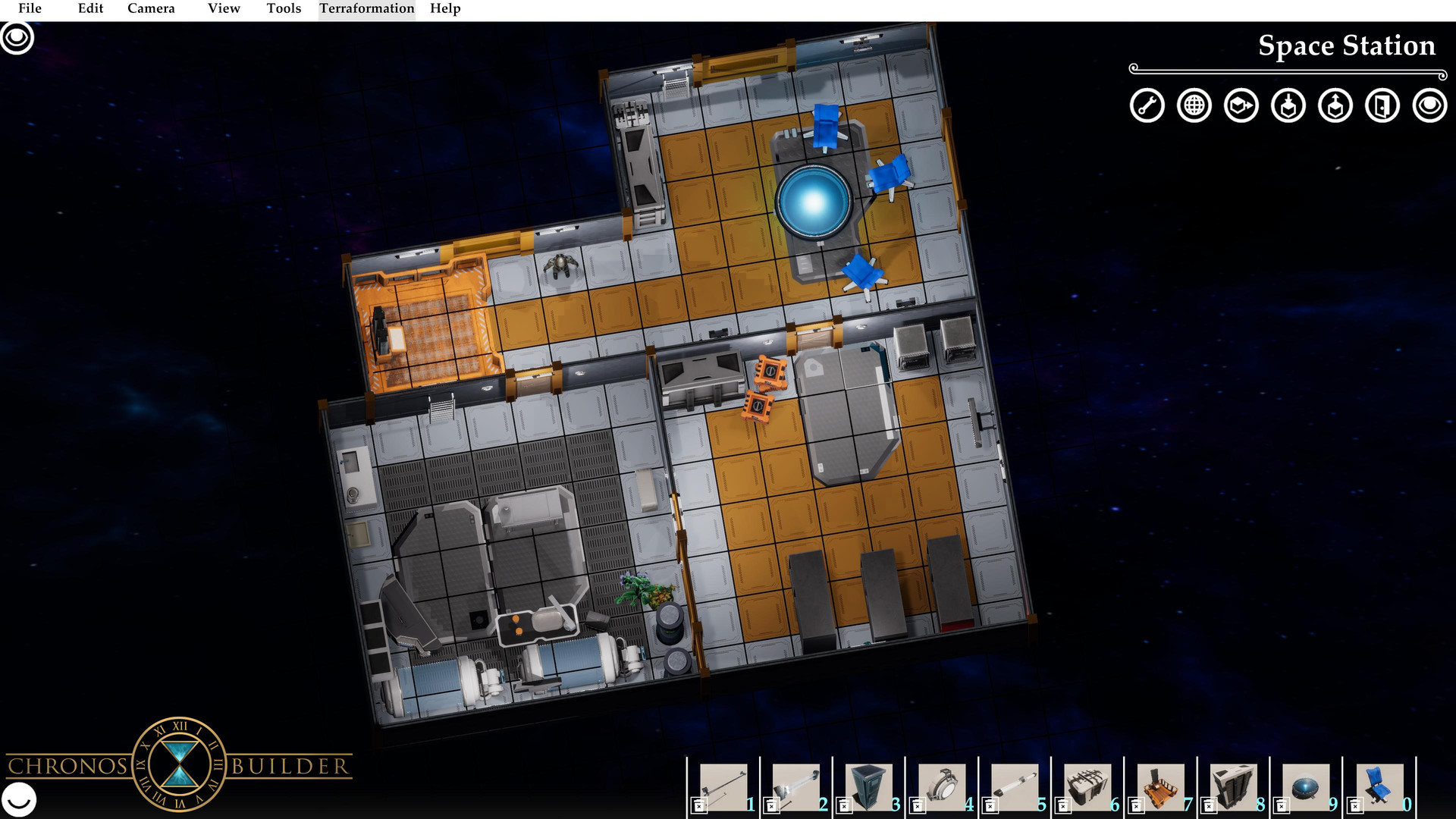Screen dimensions: 1456x819
Task: Select the cube with up arrow icon
Action: point(1335,105)
